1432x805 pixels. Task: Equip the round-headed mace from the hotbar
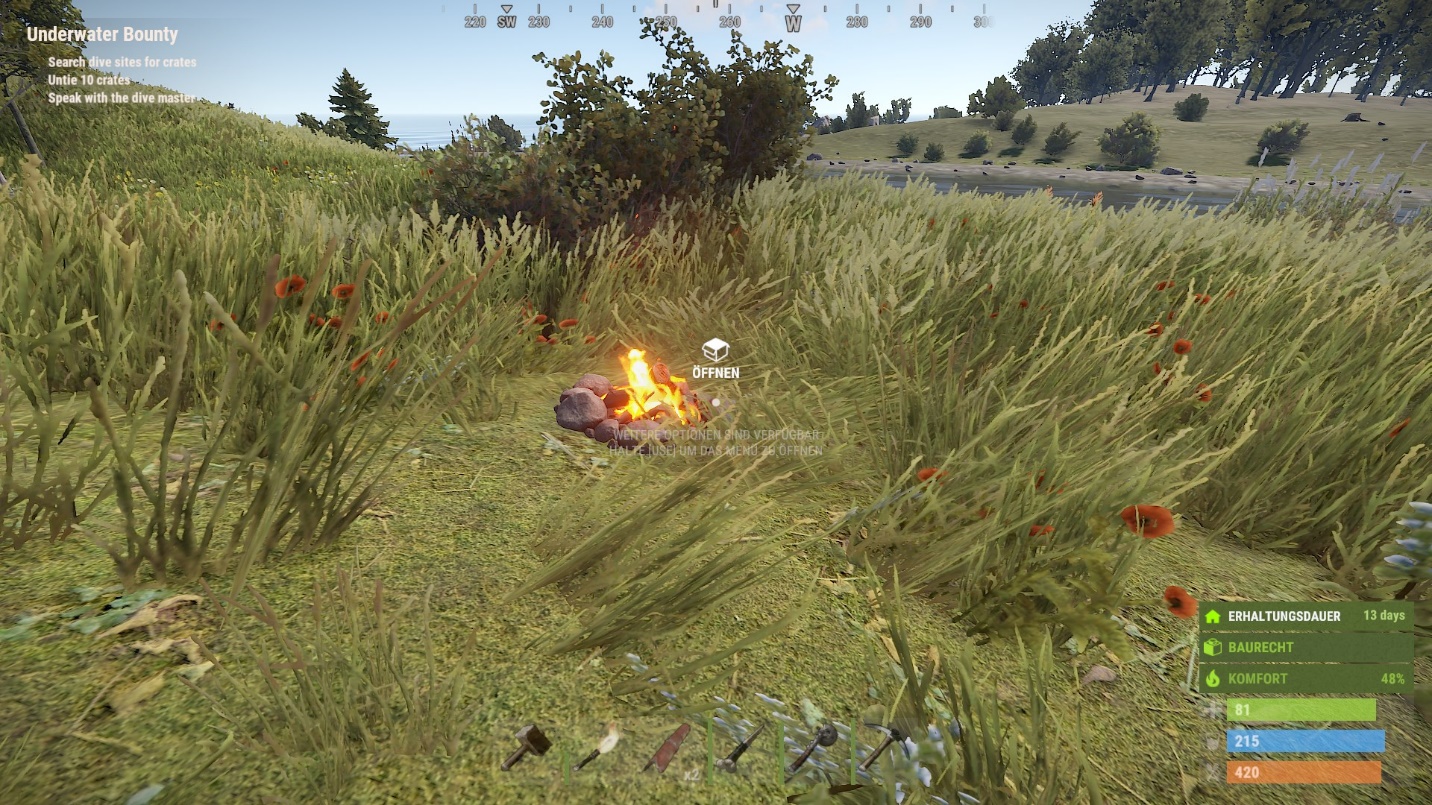(813, 747)
